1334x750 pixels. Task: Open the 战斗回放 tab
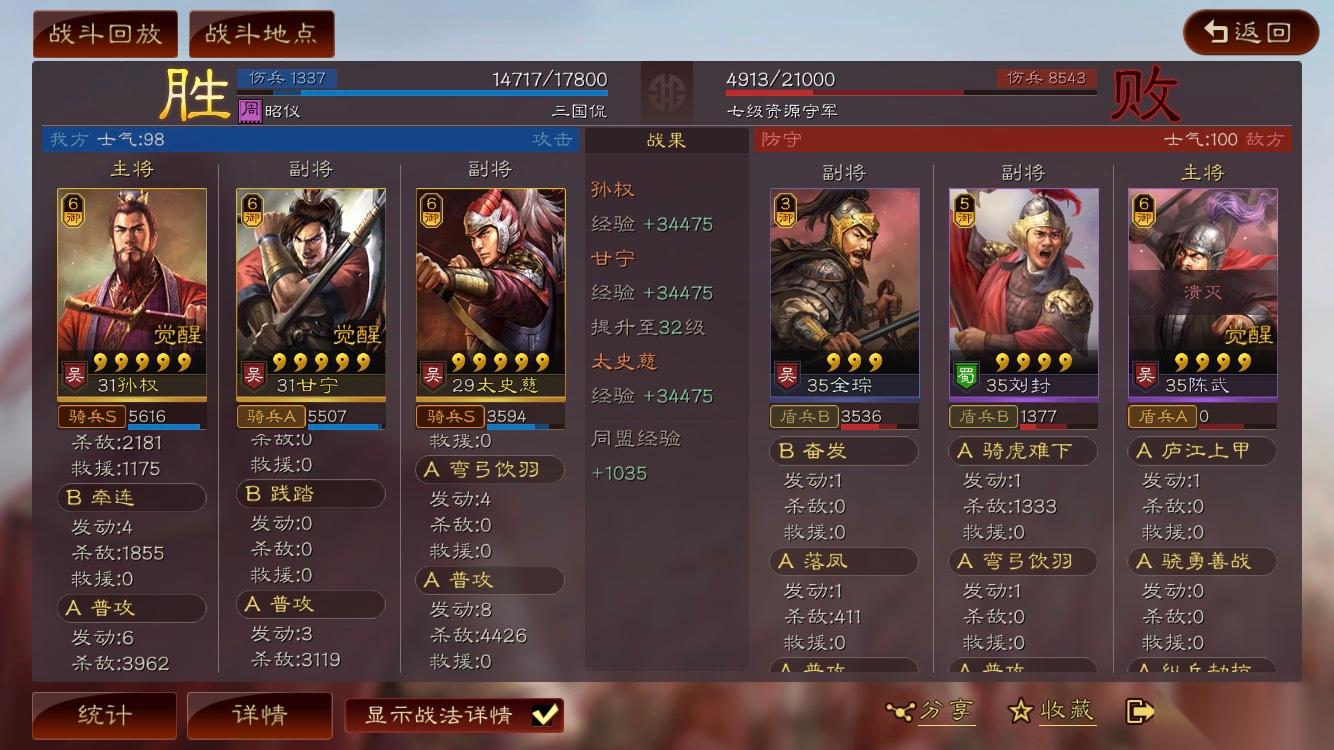(x=104, y=32)
